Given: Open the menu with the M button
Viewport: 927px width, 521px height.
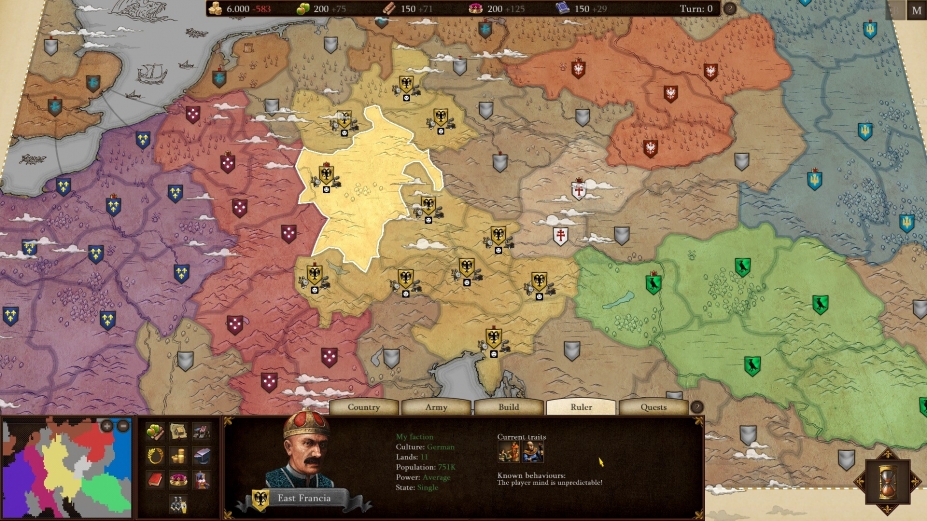Looking at the screenshot, I should click(916, 11).
